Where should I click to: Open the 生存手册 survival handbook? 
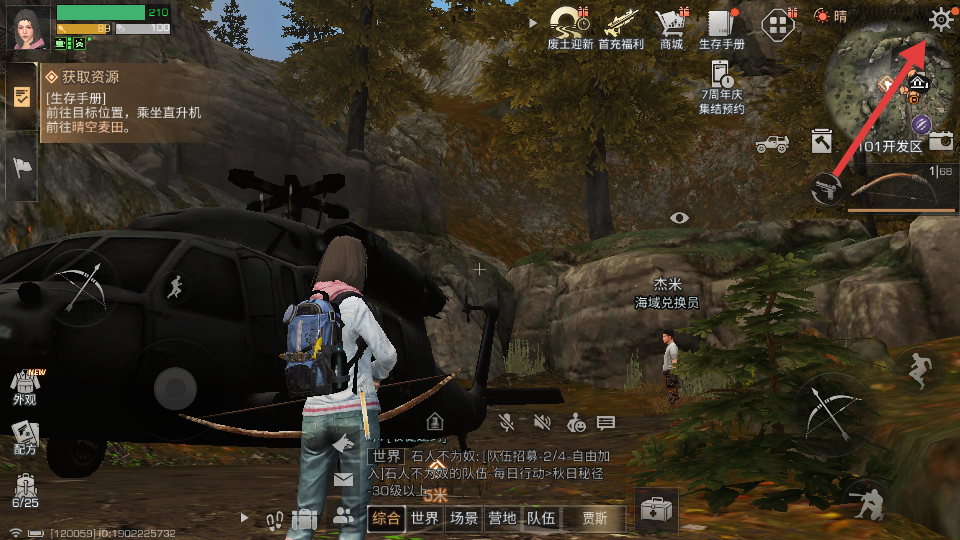tap(721, 27)
